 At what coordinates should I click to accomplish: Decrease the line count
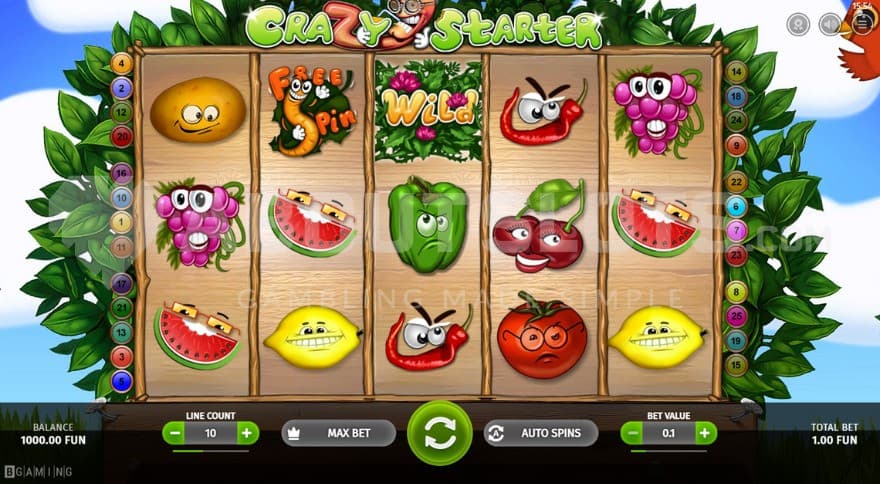pos(174,433)
